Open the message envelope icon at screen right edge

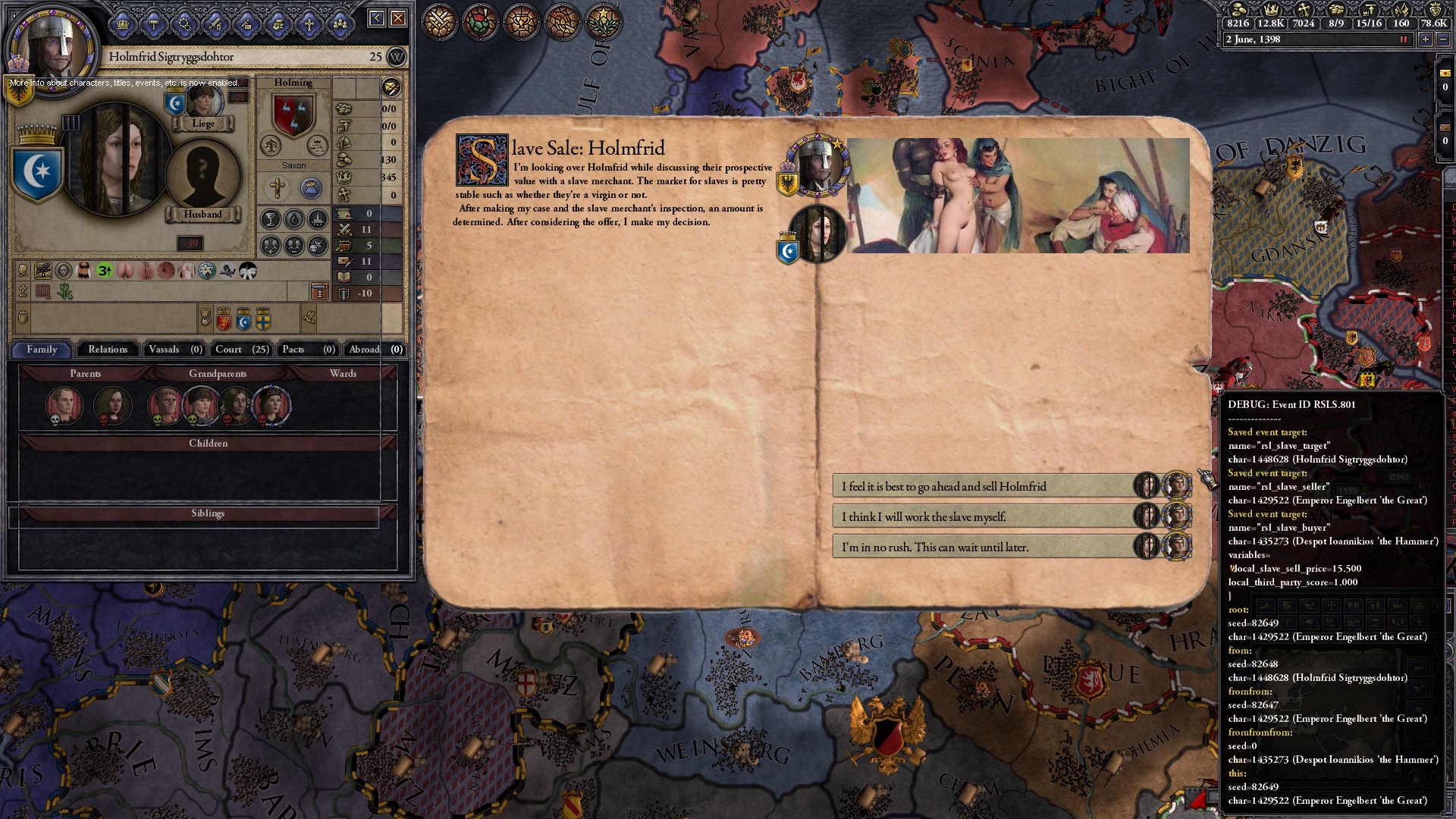tap(1445, 74)
